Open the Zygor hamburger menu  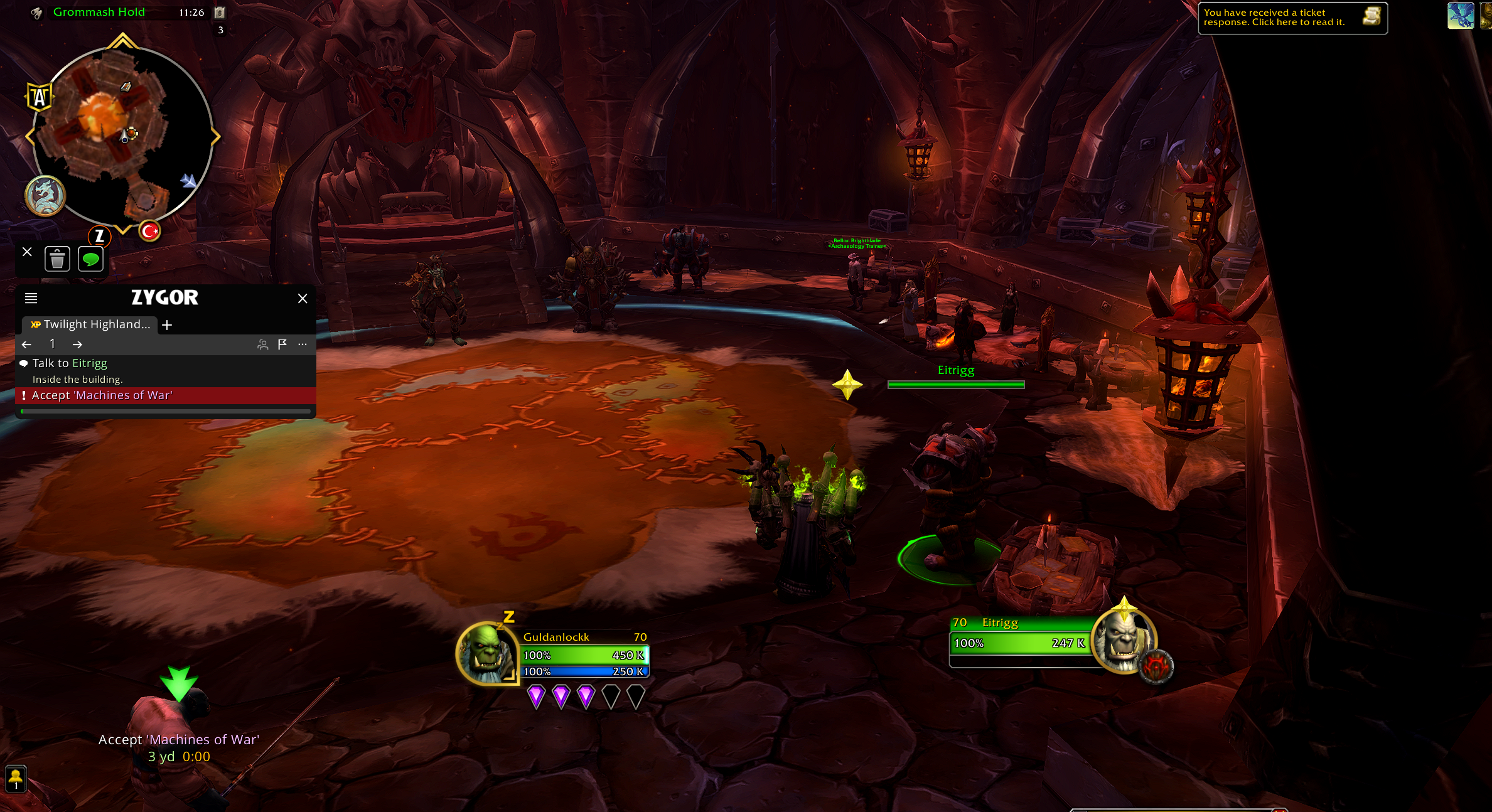[31, 298]
